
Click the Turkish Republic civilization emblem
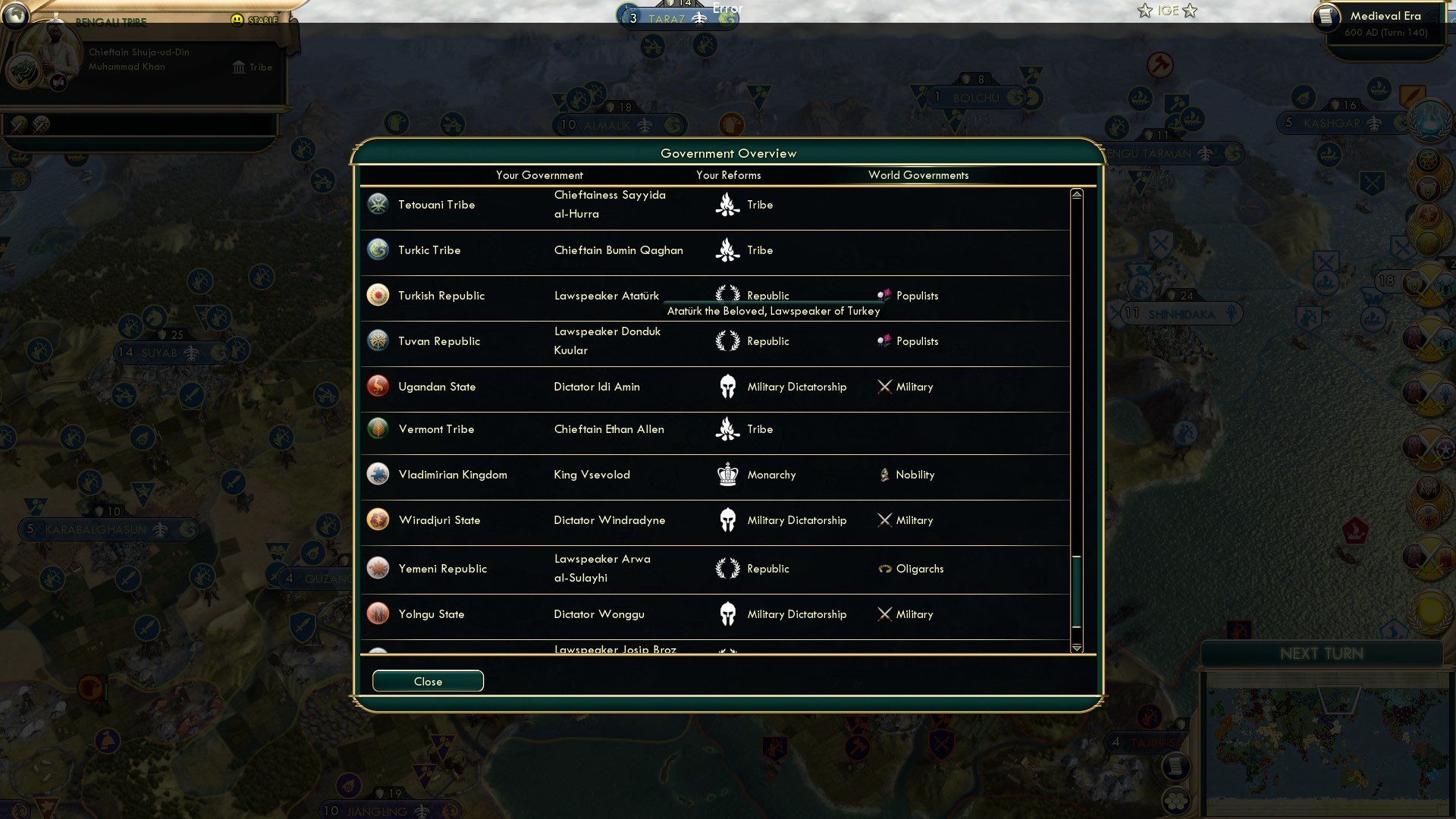click(x=378, y=296)
